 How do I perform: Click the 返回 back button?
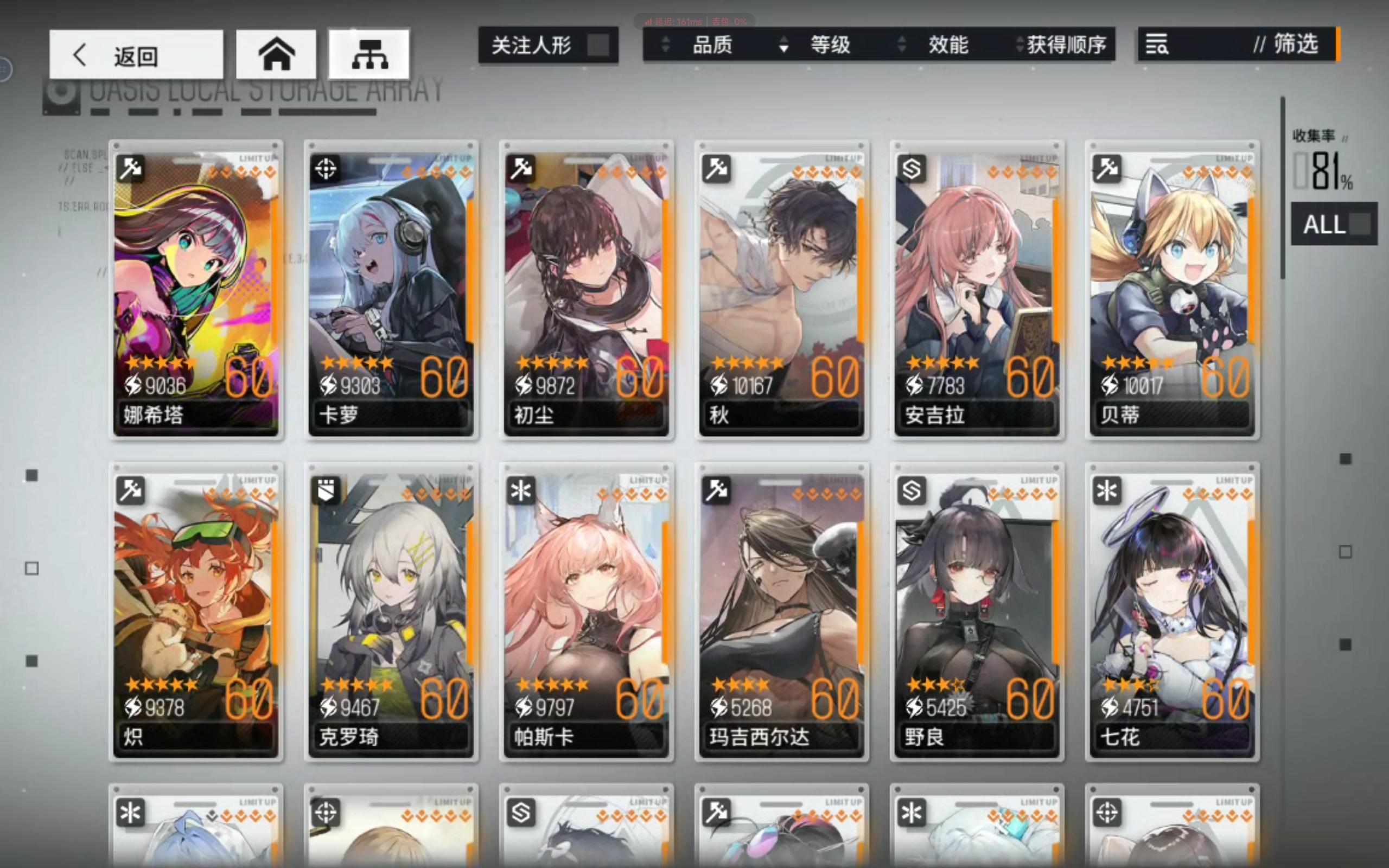136,54
